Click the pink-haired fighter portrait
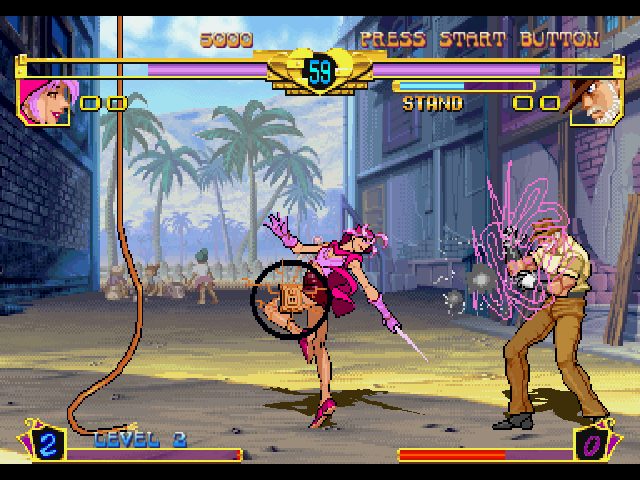 click(44, 101)
